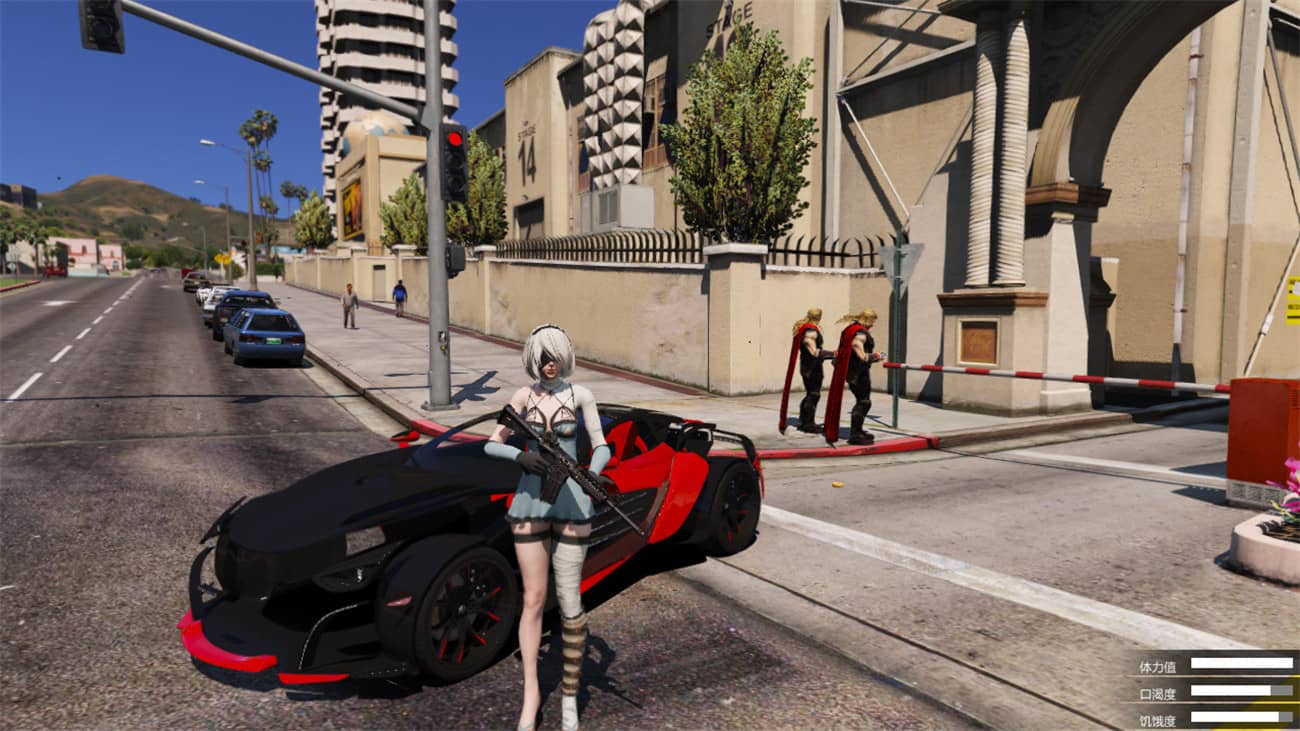Click the lower traffic signal light
The image size is (1300, 731).
coord(456,183)
